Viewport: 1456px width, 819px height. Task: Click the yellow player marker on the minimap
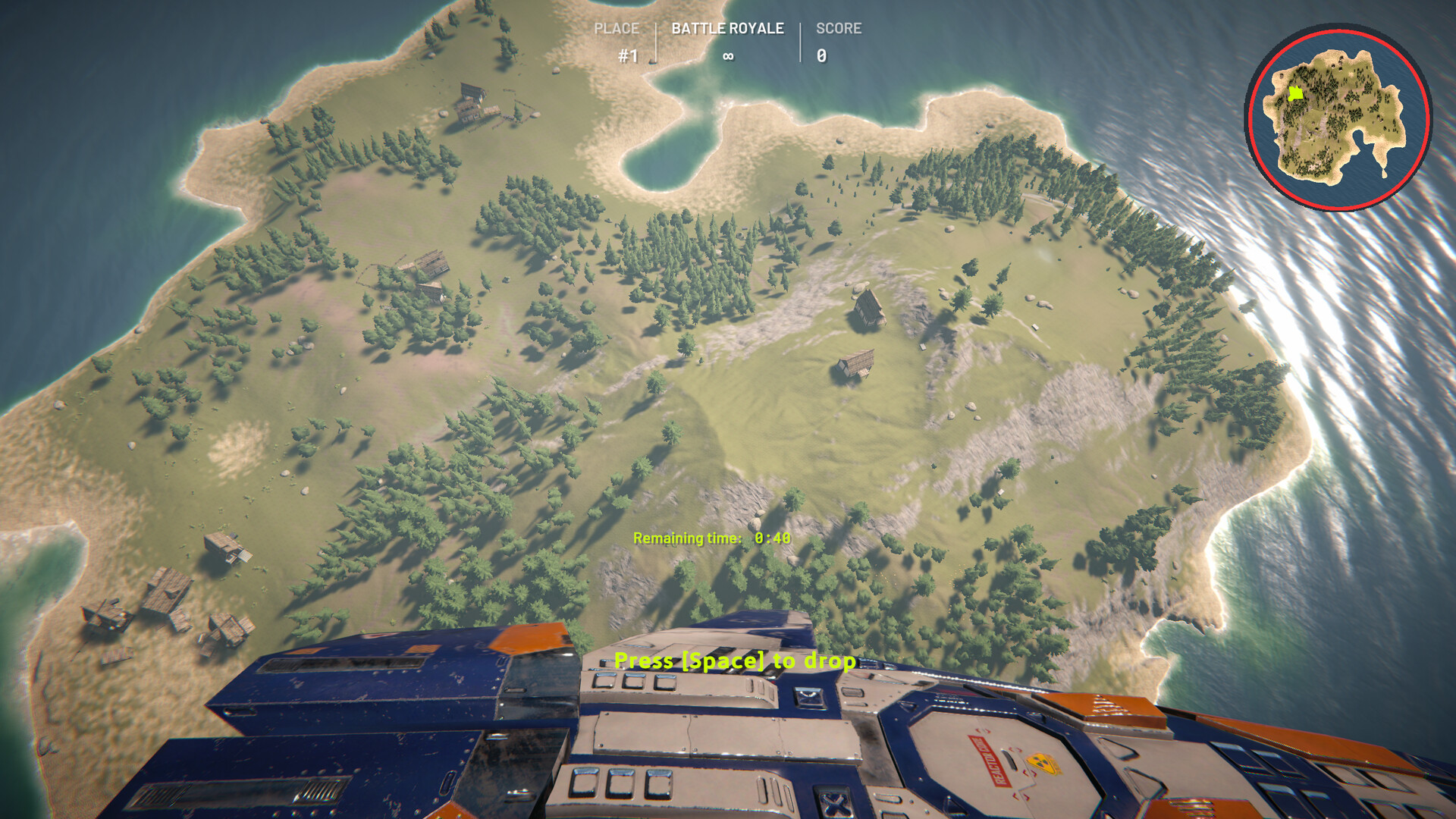pyautogui.click(x=1296, y=93)
